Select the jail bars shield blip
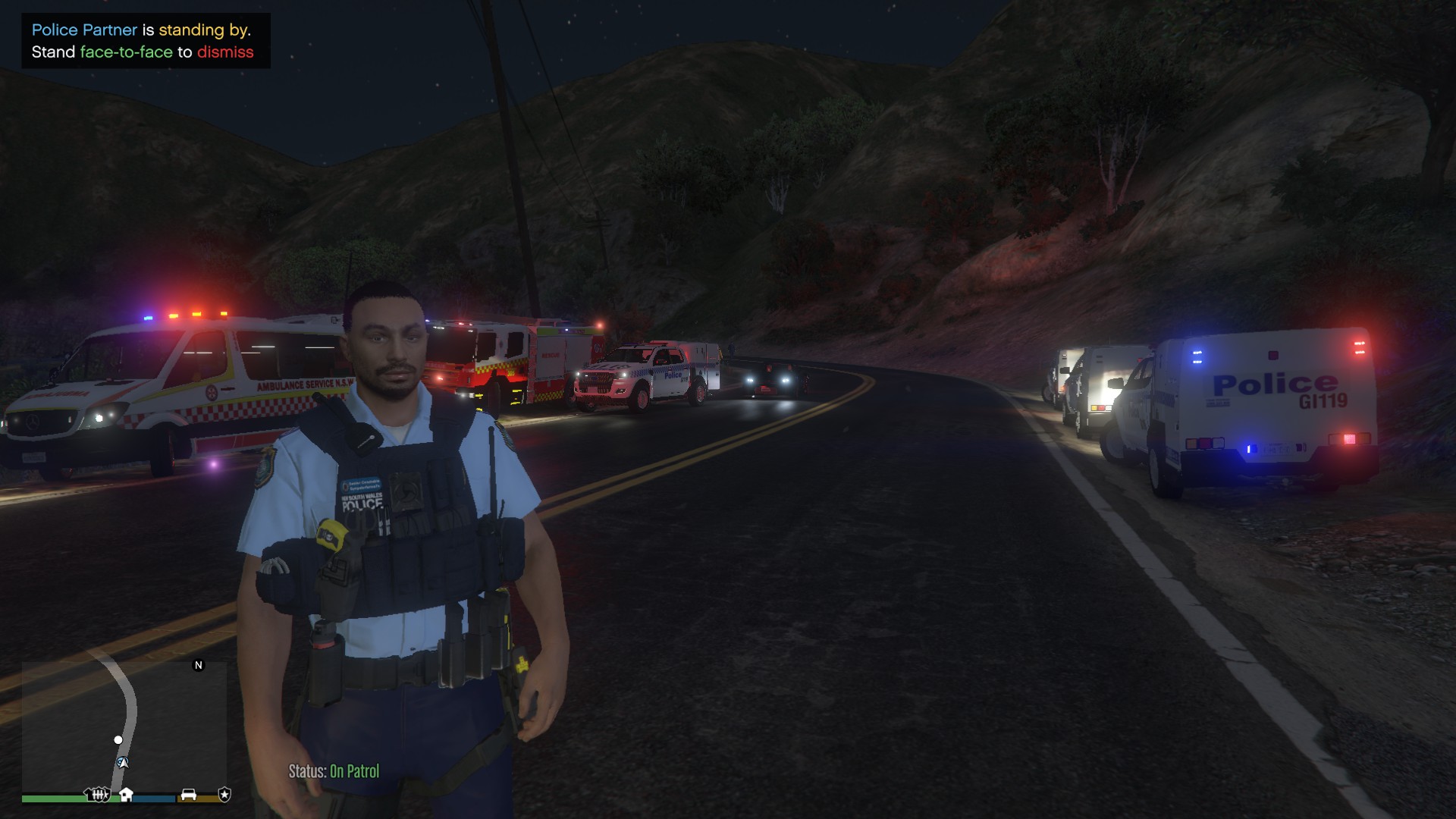Screen dimensions: 1456x819 click(x=98, y=794)
